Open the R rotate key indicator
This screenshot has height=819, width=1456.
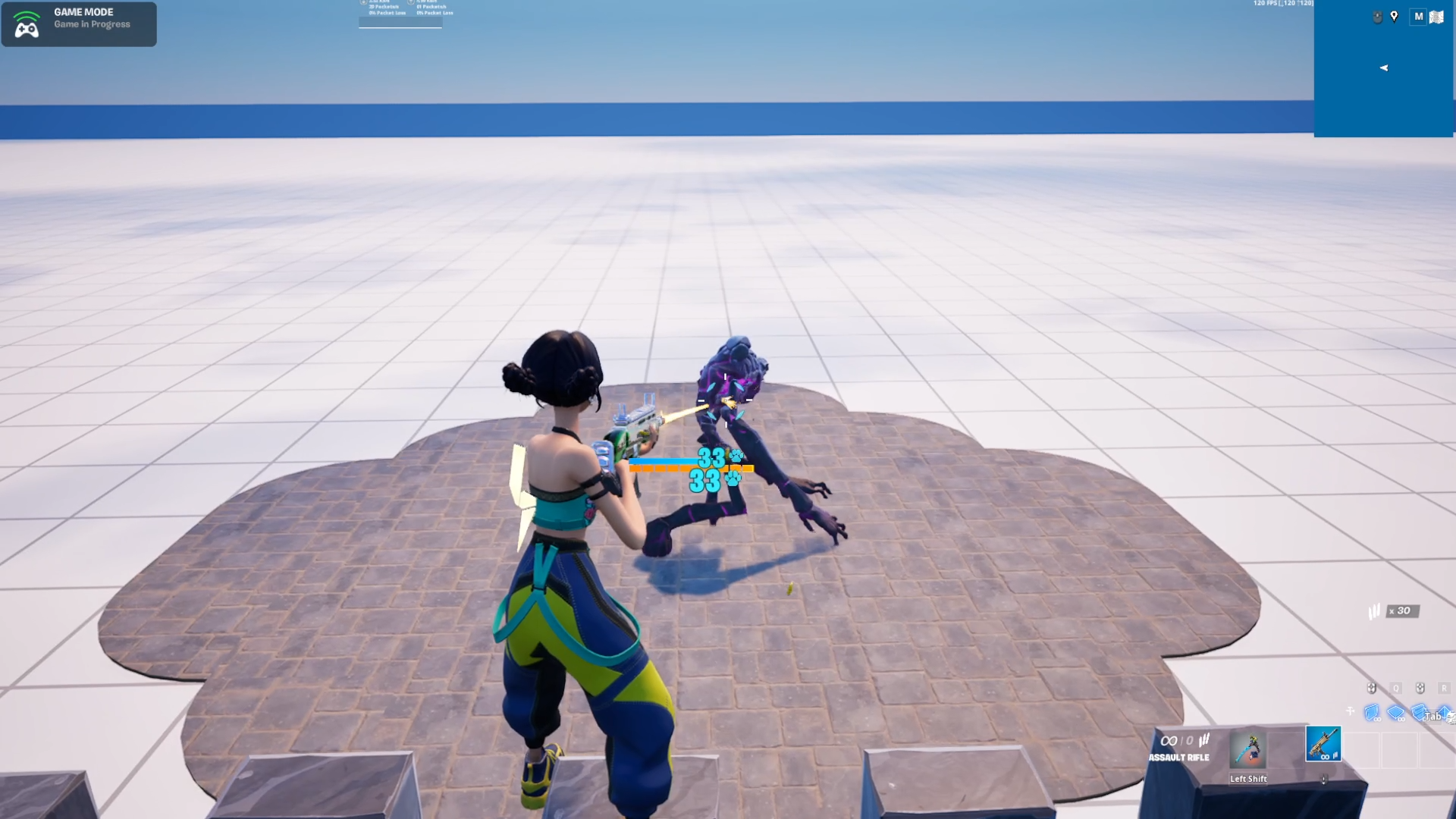point(1445,688)
